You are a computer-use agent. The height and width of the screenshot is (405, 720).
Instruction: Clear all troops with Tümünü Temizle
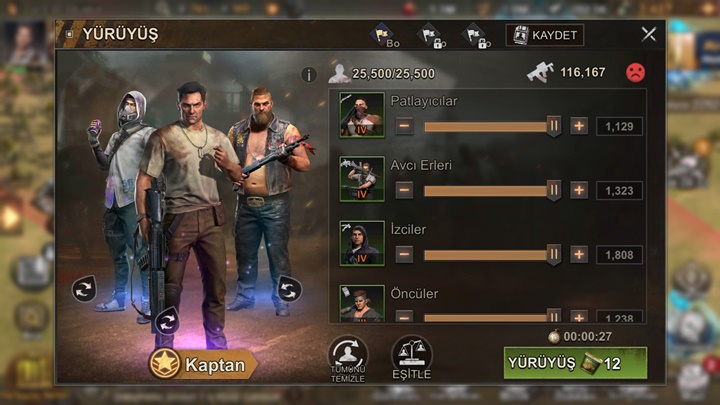tap(347, 358)
